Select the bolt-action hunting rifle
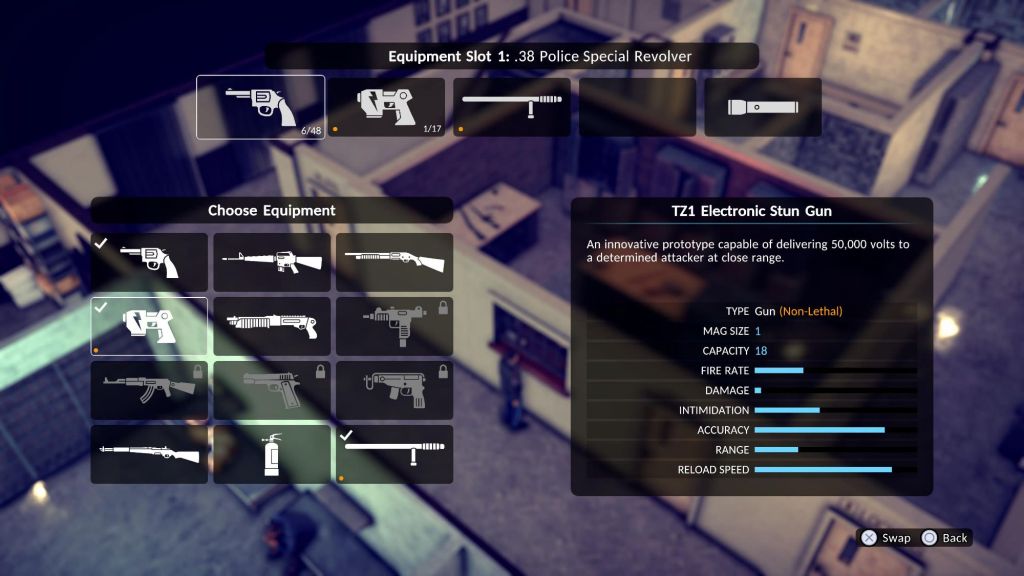The image size is (1024, 576). tap(149, 454)
